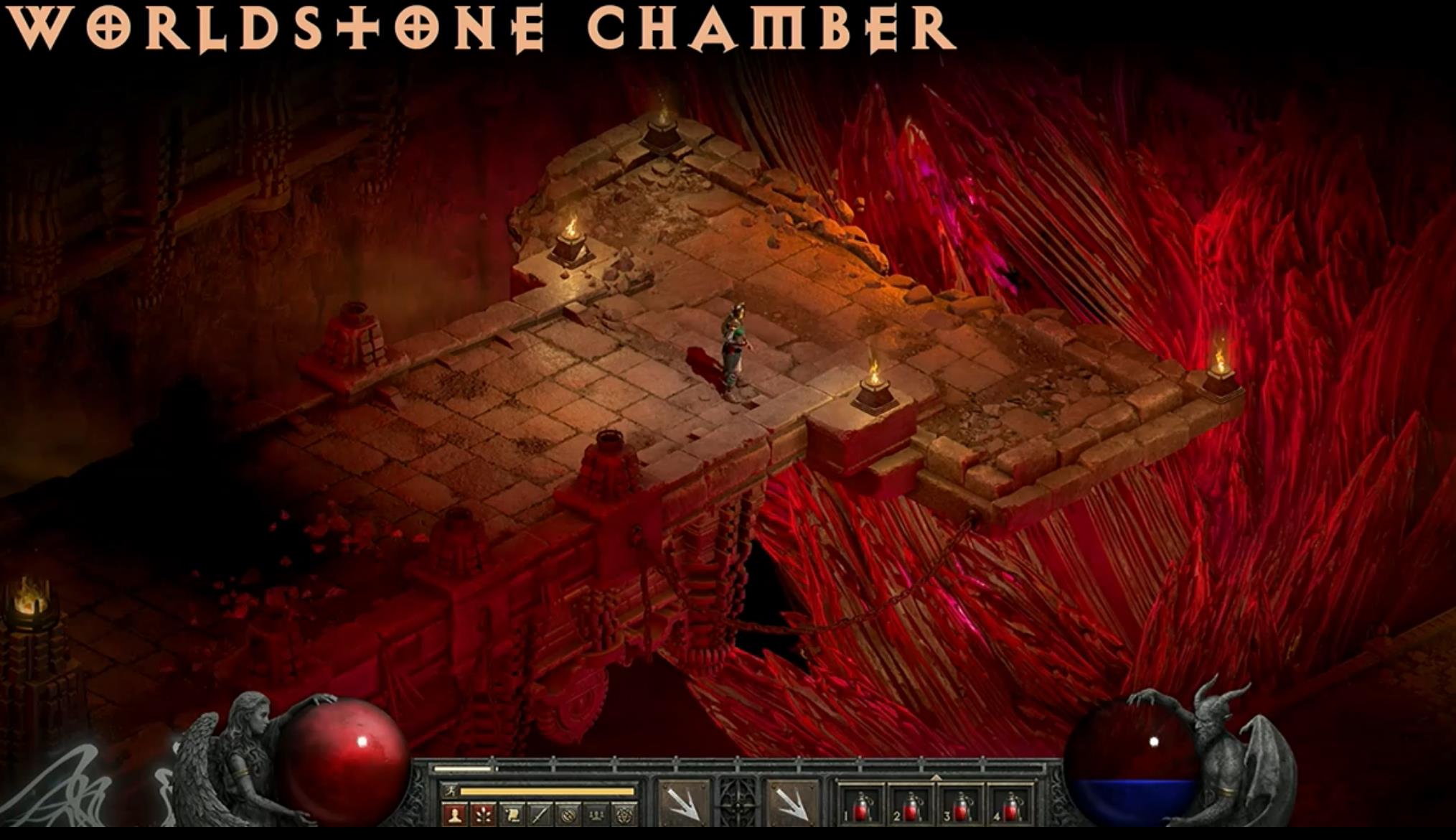Open the character sheet bust icon
1456x840 pixels.
[x=454, y=814]
